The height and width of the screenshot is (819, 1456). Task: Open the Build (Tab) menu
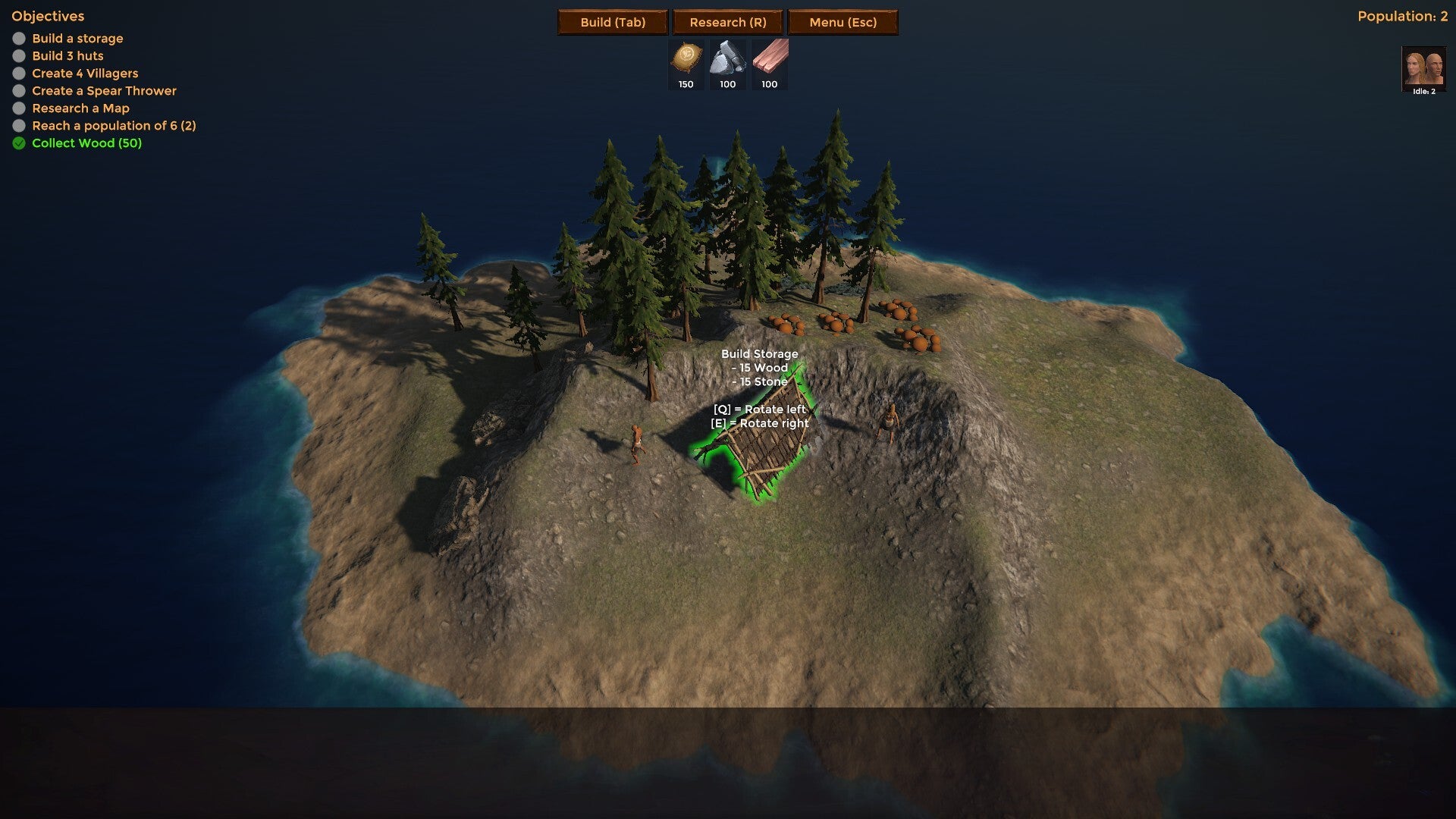coord(613,22)
